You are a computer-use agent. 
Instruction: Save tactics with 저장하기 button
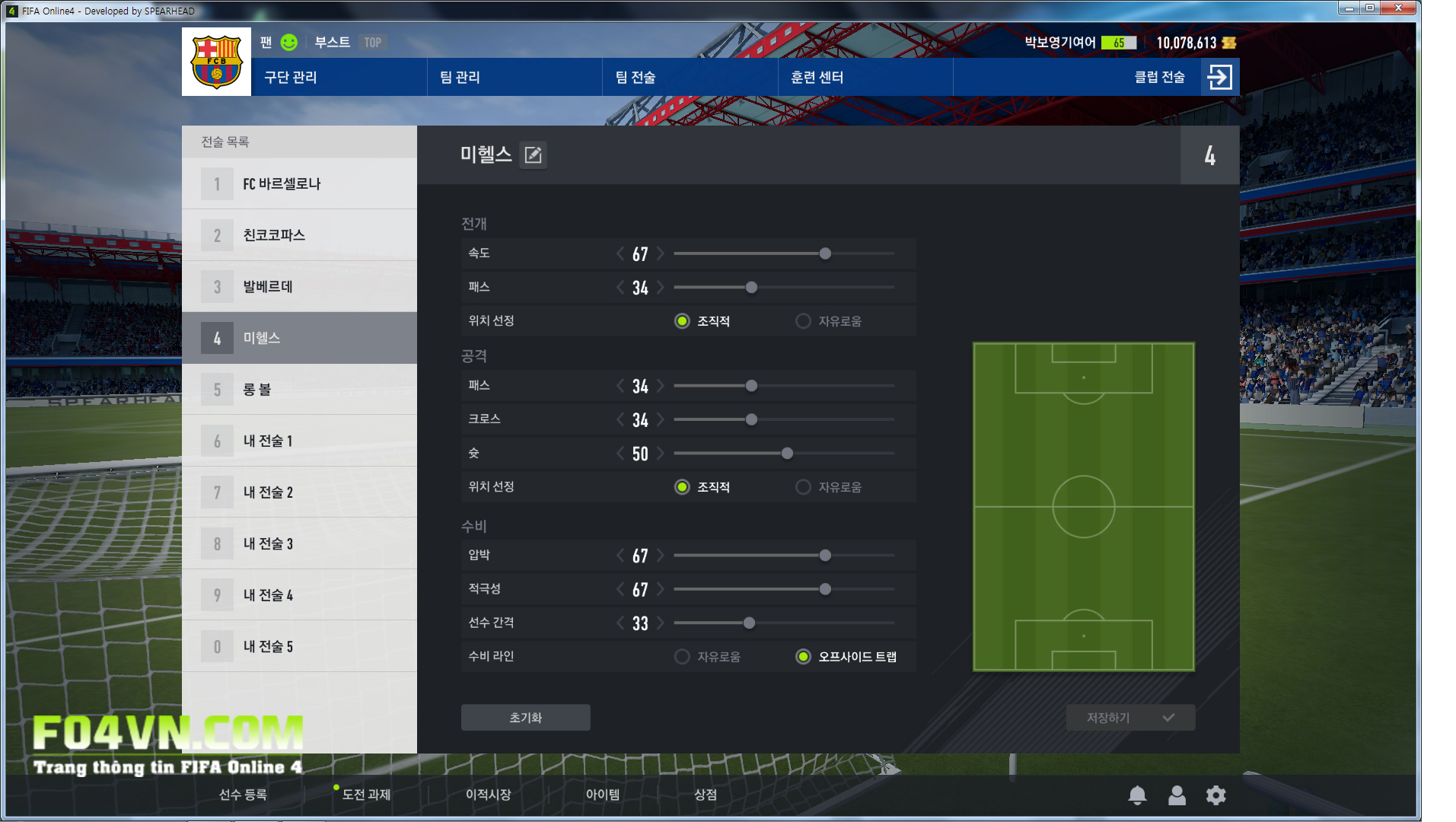pos(1130,718)
